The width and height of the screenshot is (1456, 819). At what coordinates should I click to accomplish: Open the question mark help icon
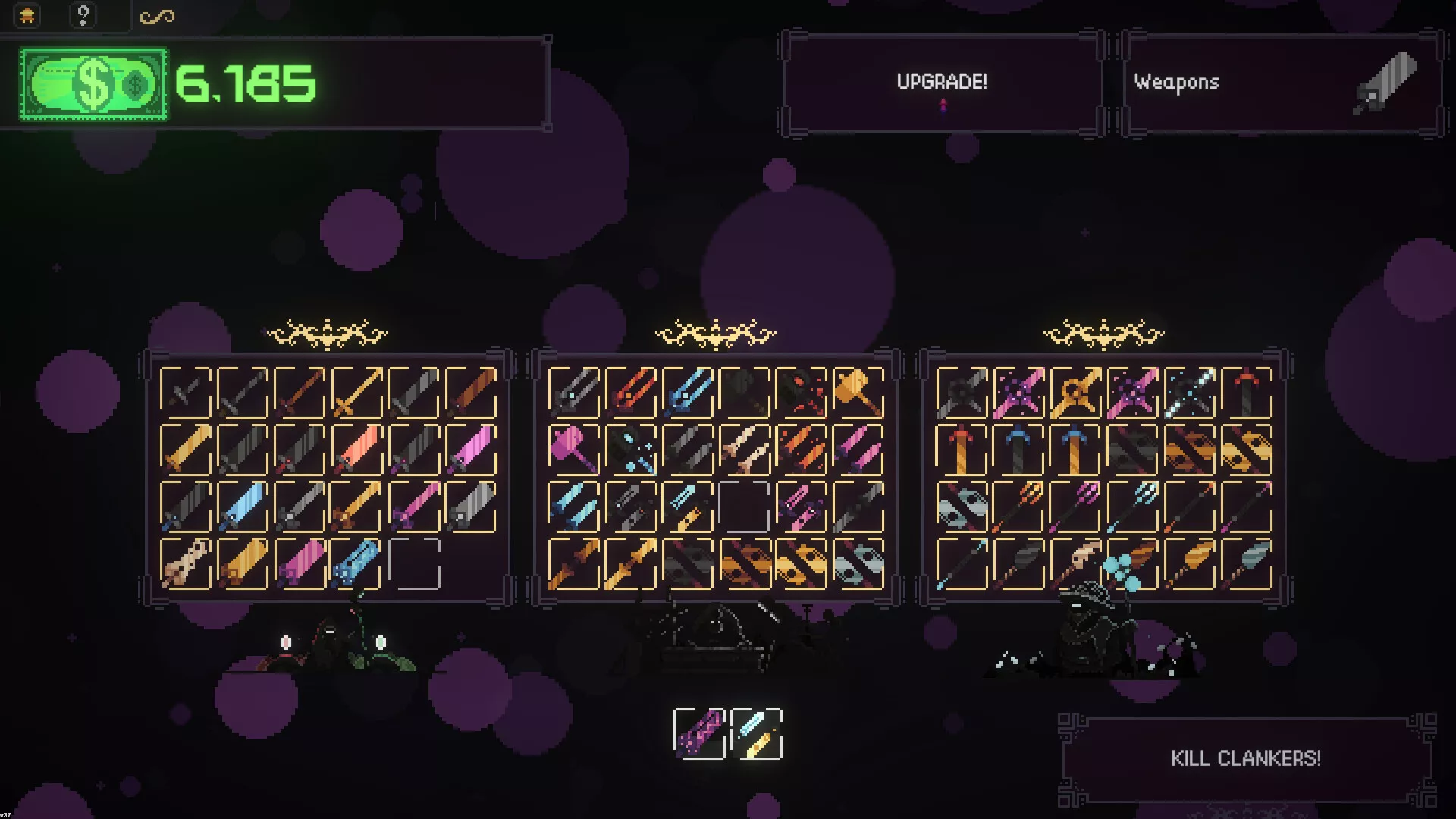(83, 15)
